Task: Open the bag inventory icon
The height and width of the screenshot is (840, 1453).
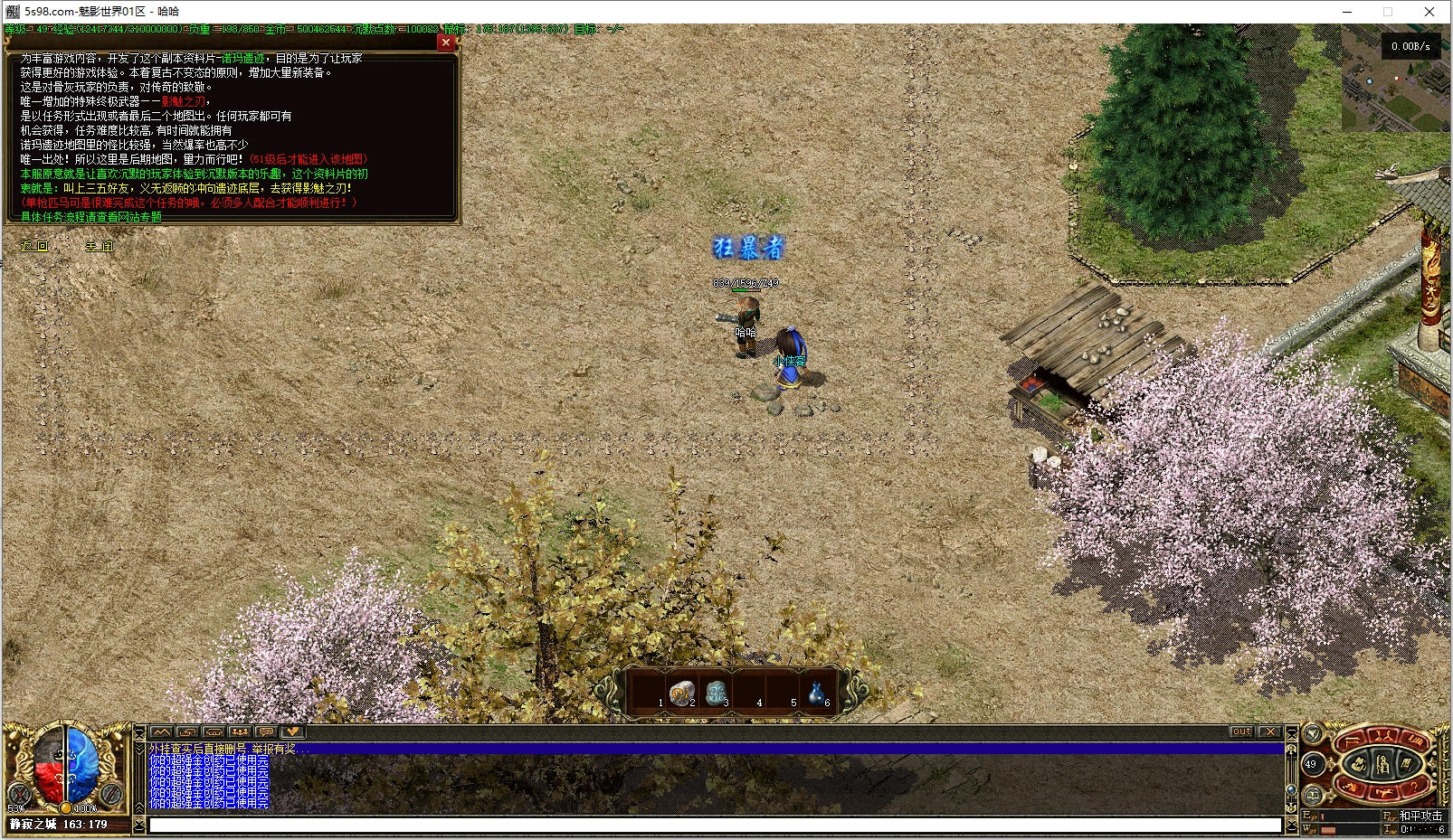Action: (1358, 765)
